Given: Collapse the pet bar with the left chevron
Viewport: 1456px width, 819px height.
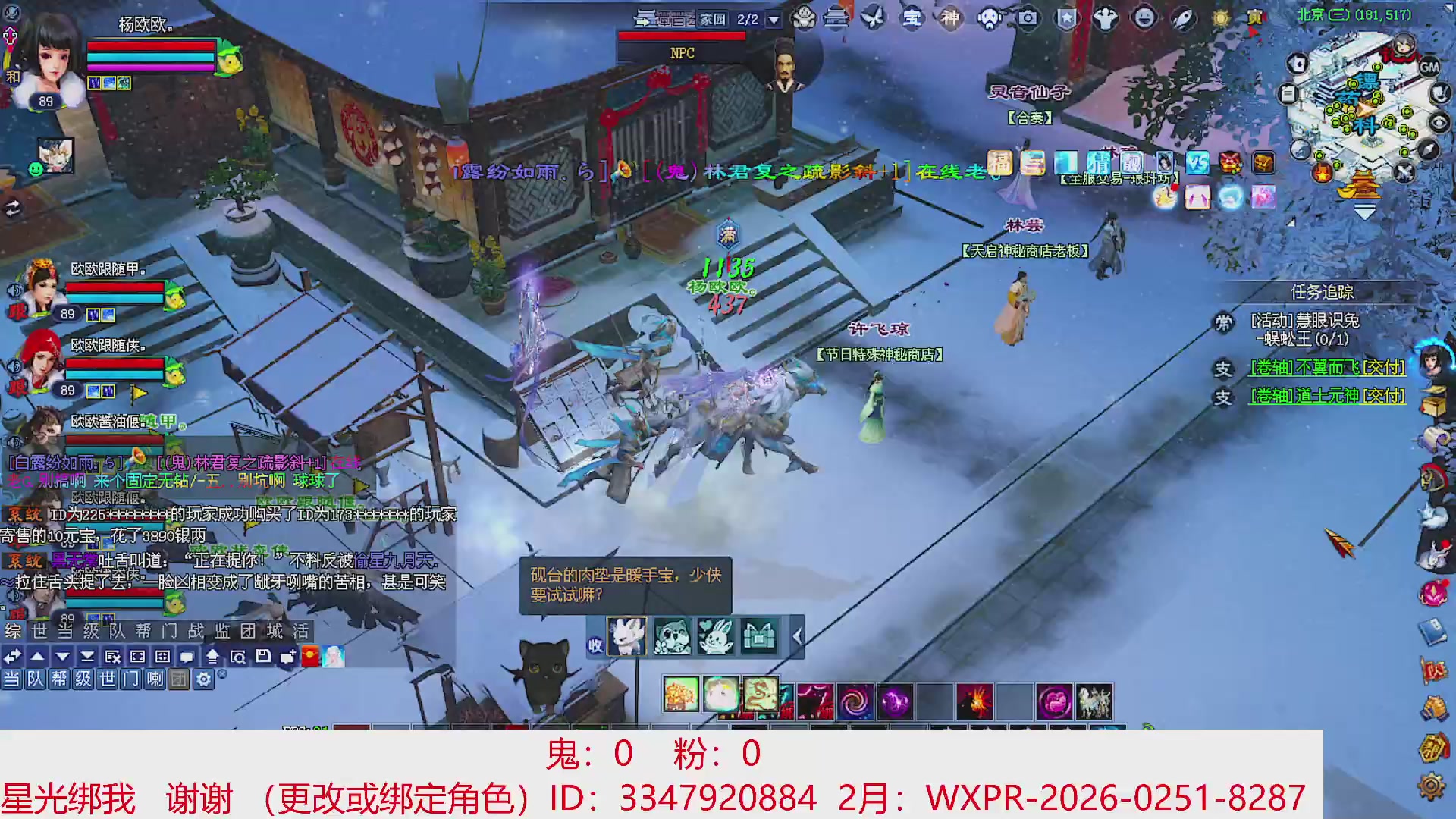Looking at the screenshot, I should tap(796, 635).
